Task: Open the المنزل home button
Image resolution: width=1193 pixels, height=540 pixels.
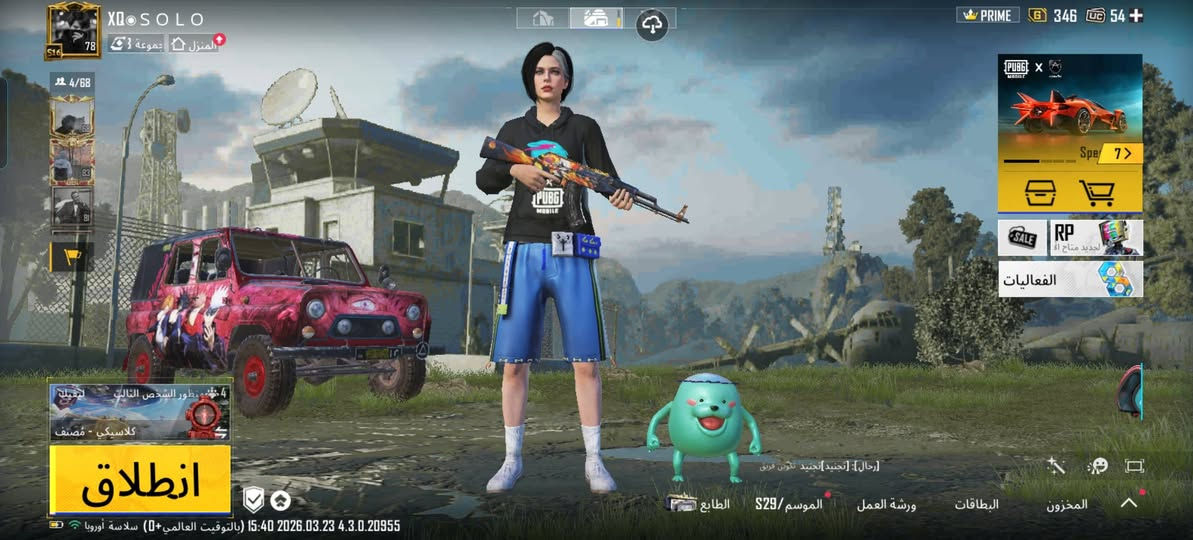Action: [x=194, y=44]
